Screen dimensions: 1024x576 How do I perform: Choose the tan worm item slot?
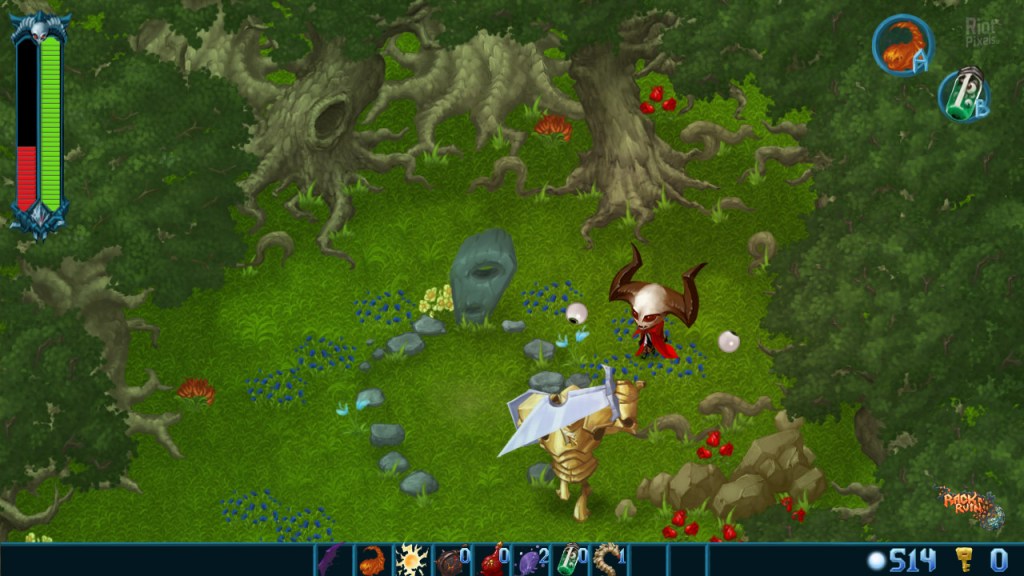point(608,559)
